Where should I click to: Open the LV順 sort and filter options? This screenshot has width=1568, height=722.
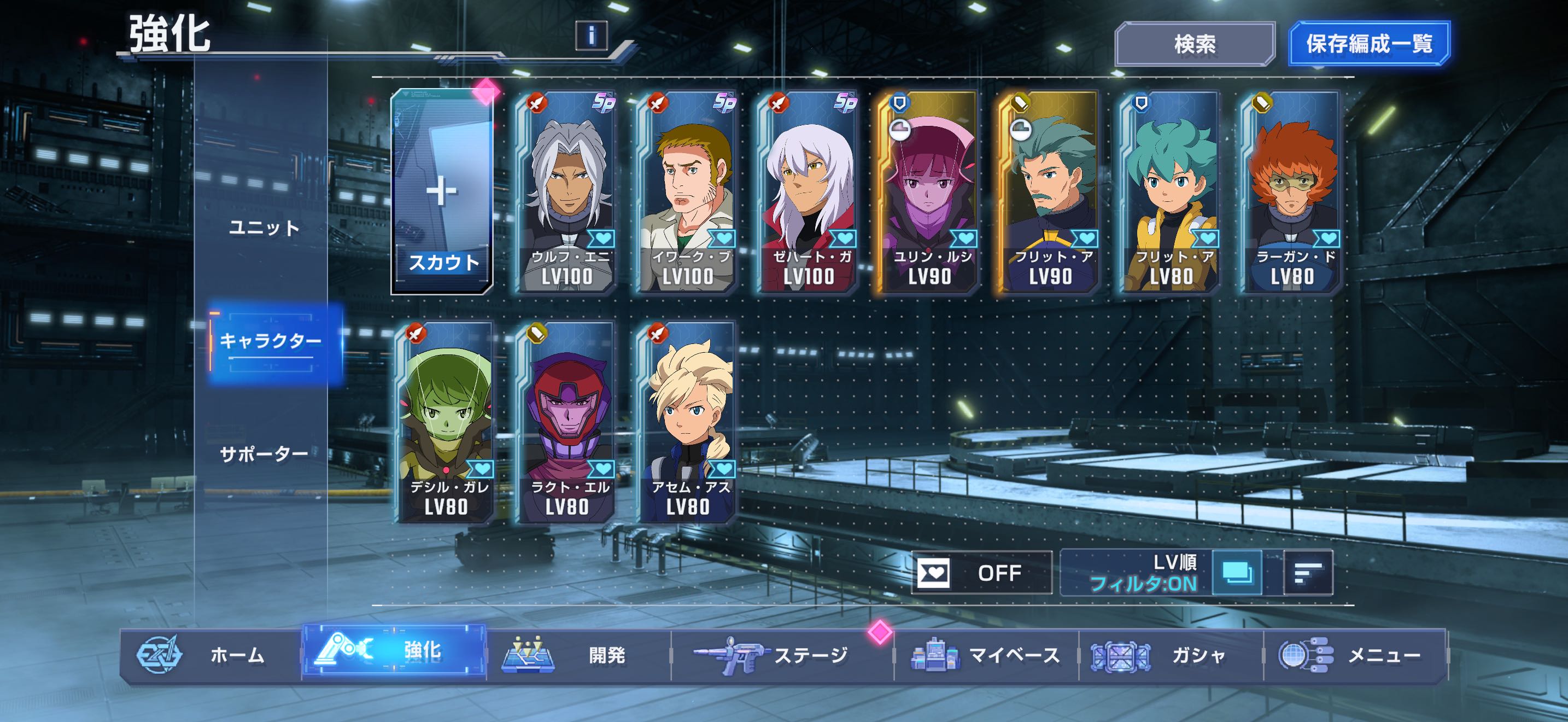1136,573
